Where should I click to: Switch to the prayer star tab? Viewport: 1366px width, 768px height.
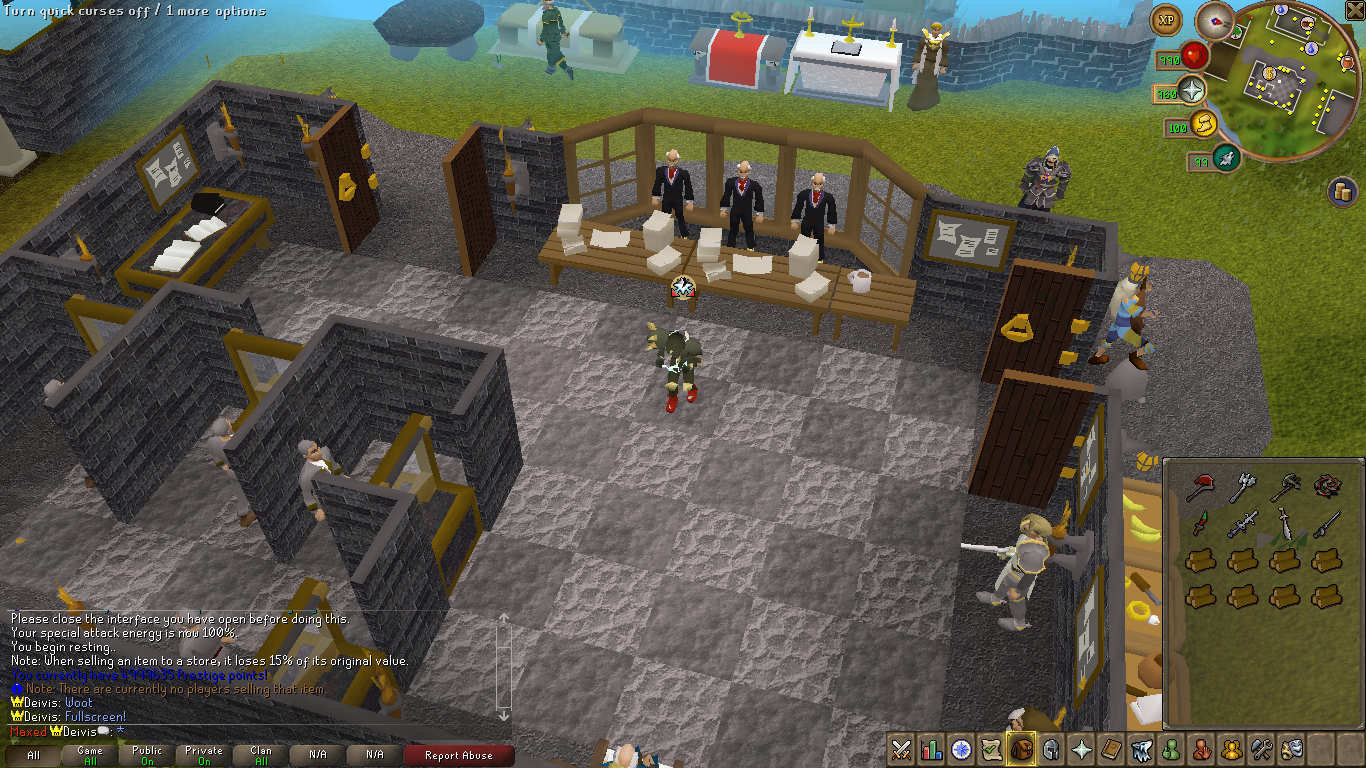point(1081,748)
